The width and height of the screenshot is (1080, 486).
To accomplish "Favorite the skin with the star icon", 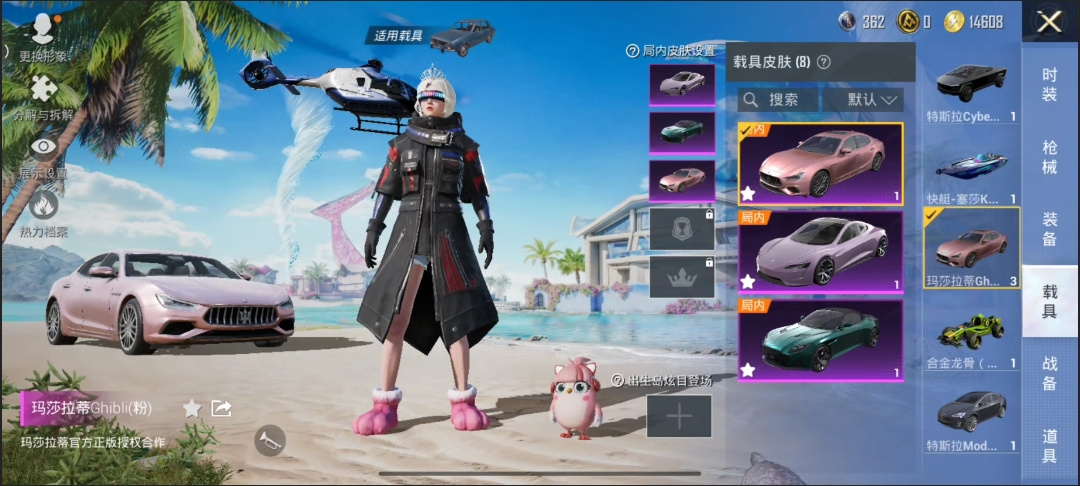I will tap(192, 408).
